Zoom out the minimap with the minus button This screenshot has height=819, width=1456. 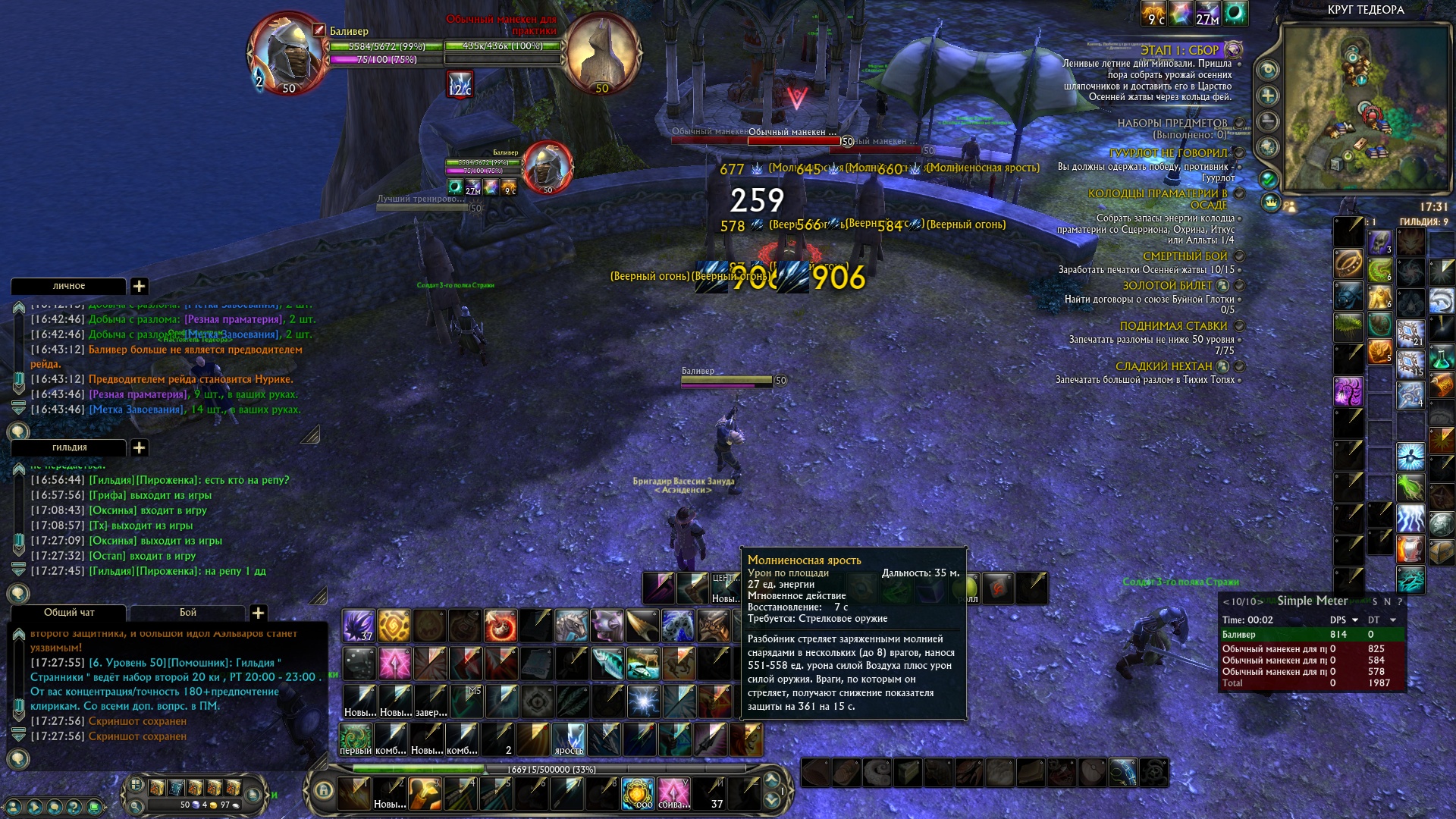[x=1267, y=121]
